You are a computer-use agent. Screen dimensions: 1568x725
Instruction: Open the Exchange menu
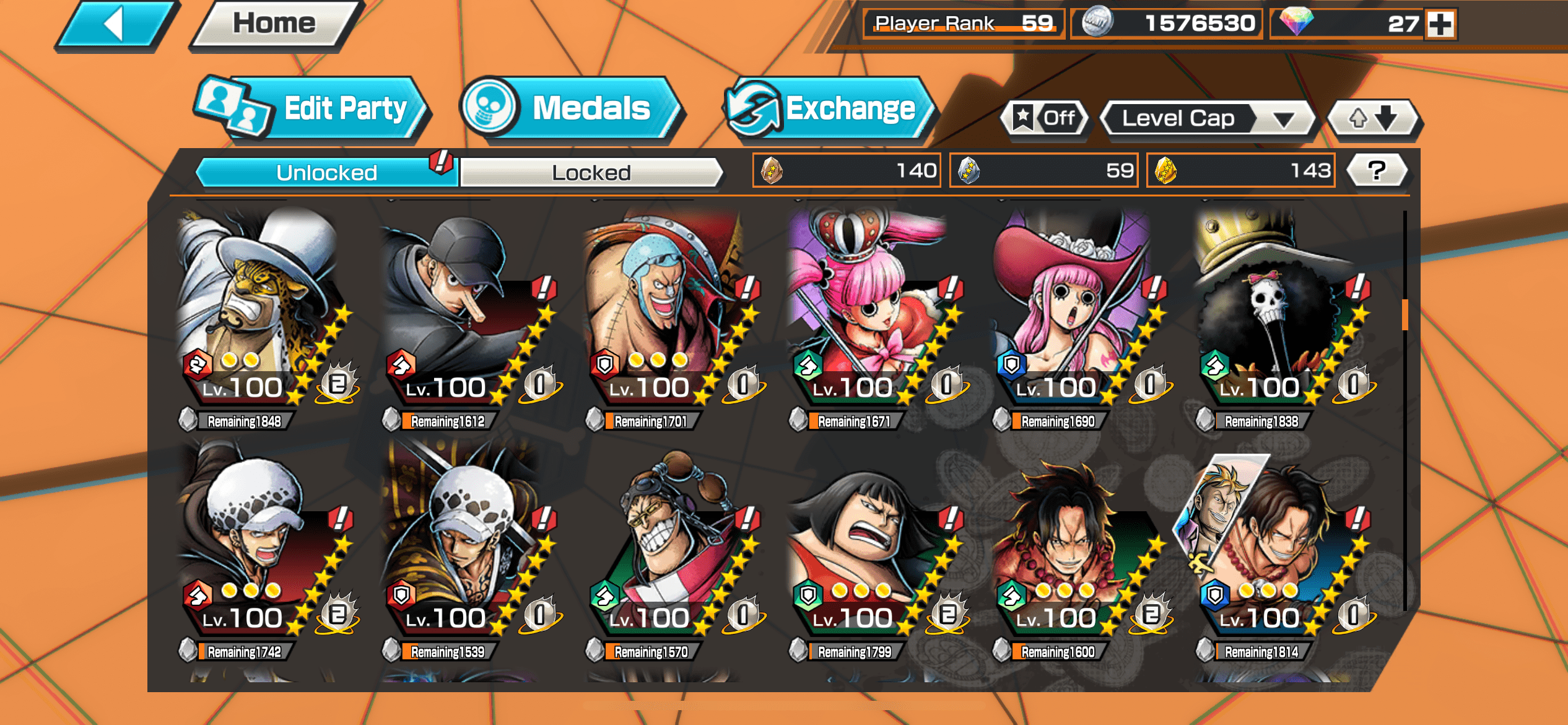pyautogui.click(x=830, y=109)
